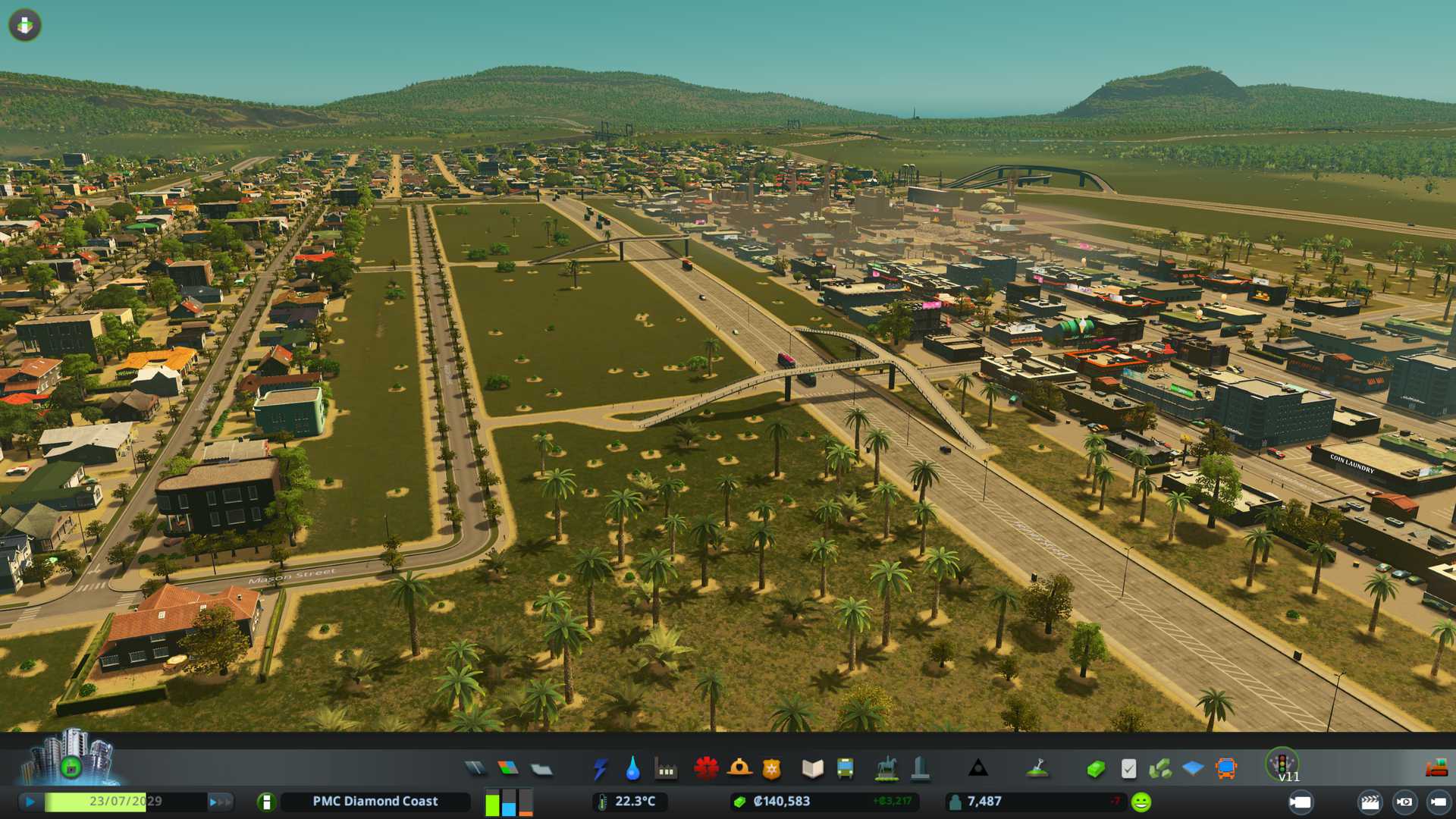Open the Landscaping shovel menu

pos(1037,769)
